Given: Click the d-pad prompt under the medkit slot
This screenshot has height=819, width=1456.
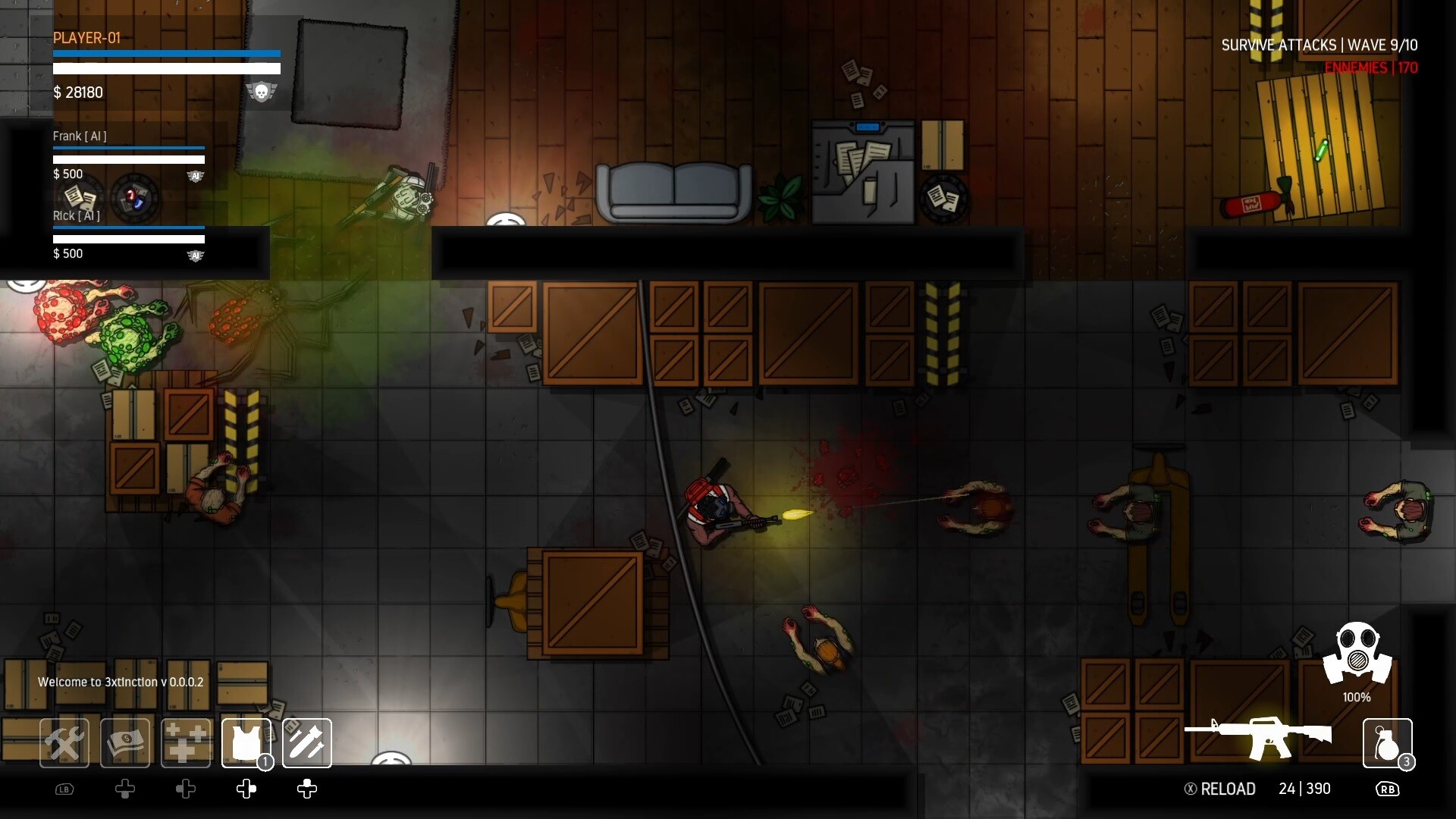Looking at the screenshot, I should pyautogui.click(x=186, y=789).
